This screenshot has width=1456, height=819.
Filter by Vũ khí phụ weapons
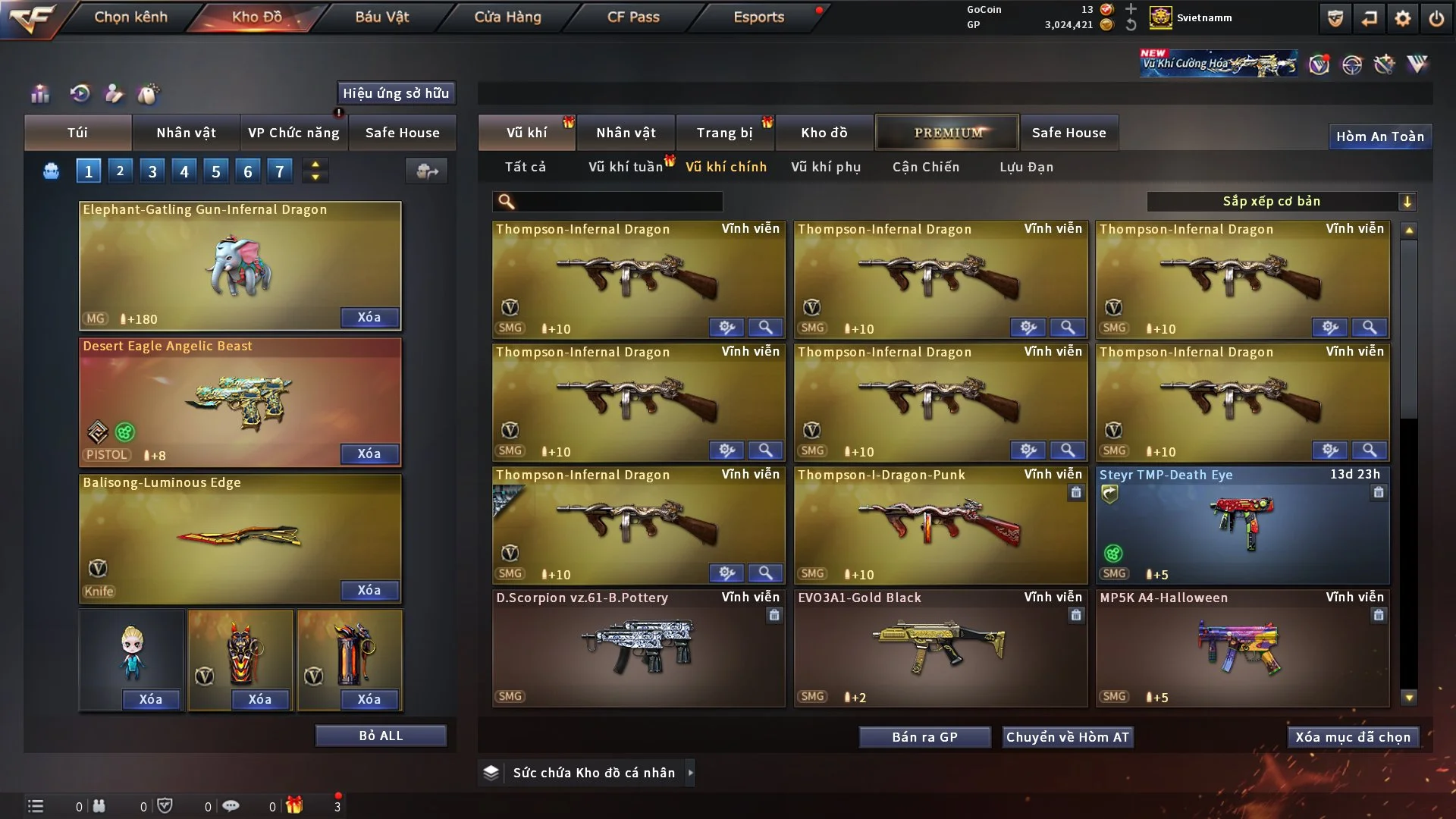(826, 167)
